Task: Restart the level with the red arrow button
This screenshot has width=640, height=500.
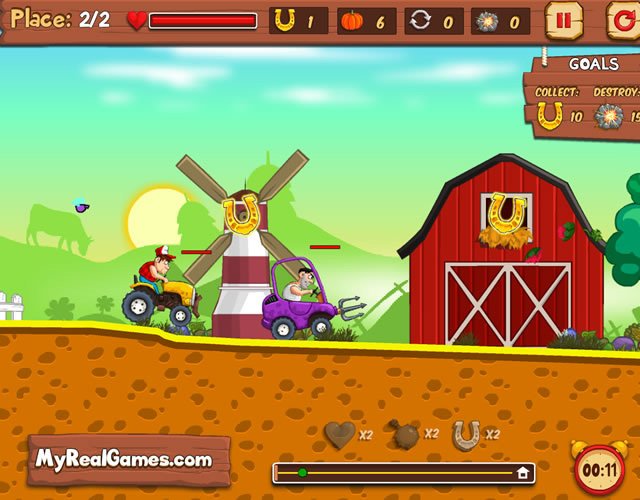Action: tap(622, 20)
